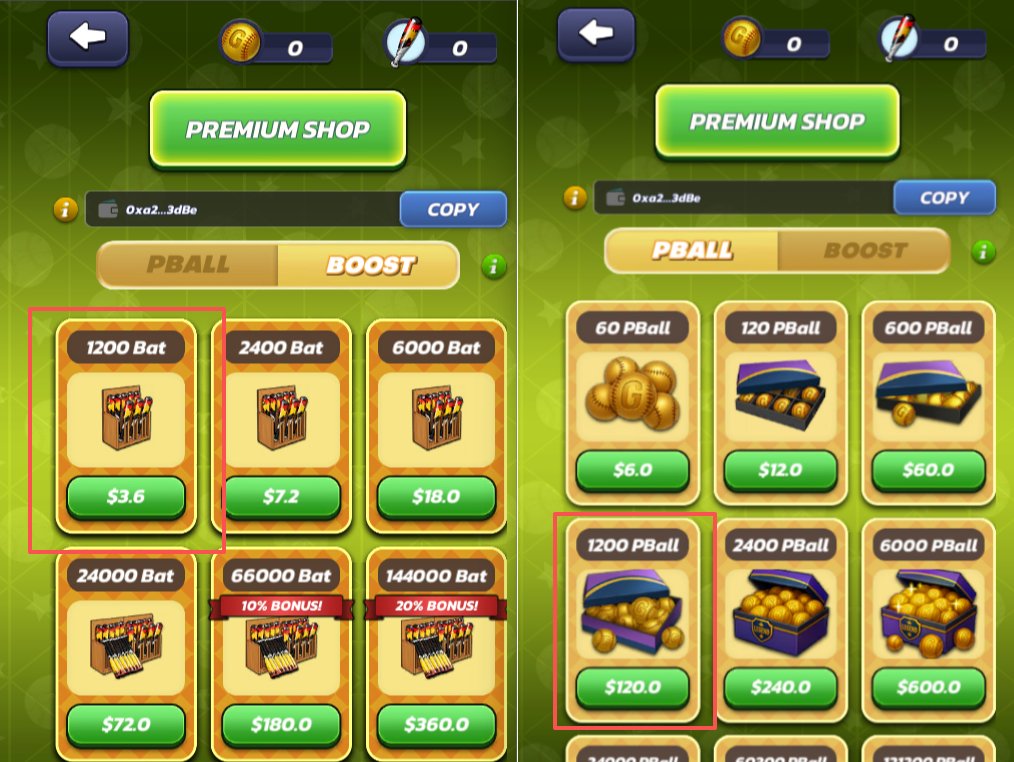This screenshot has height=762, width=1014.
Task: Select the $18.0 price on 6000 Bat
Action: pos(435,497)
